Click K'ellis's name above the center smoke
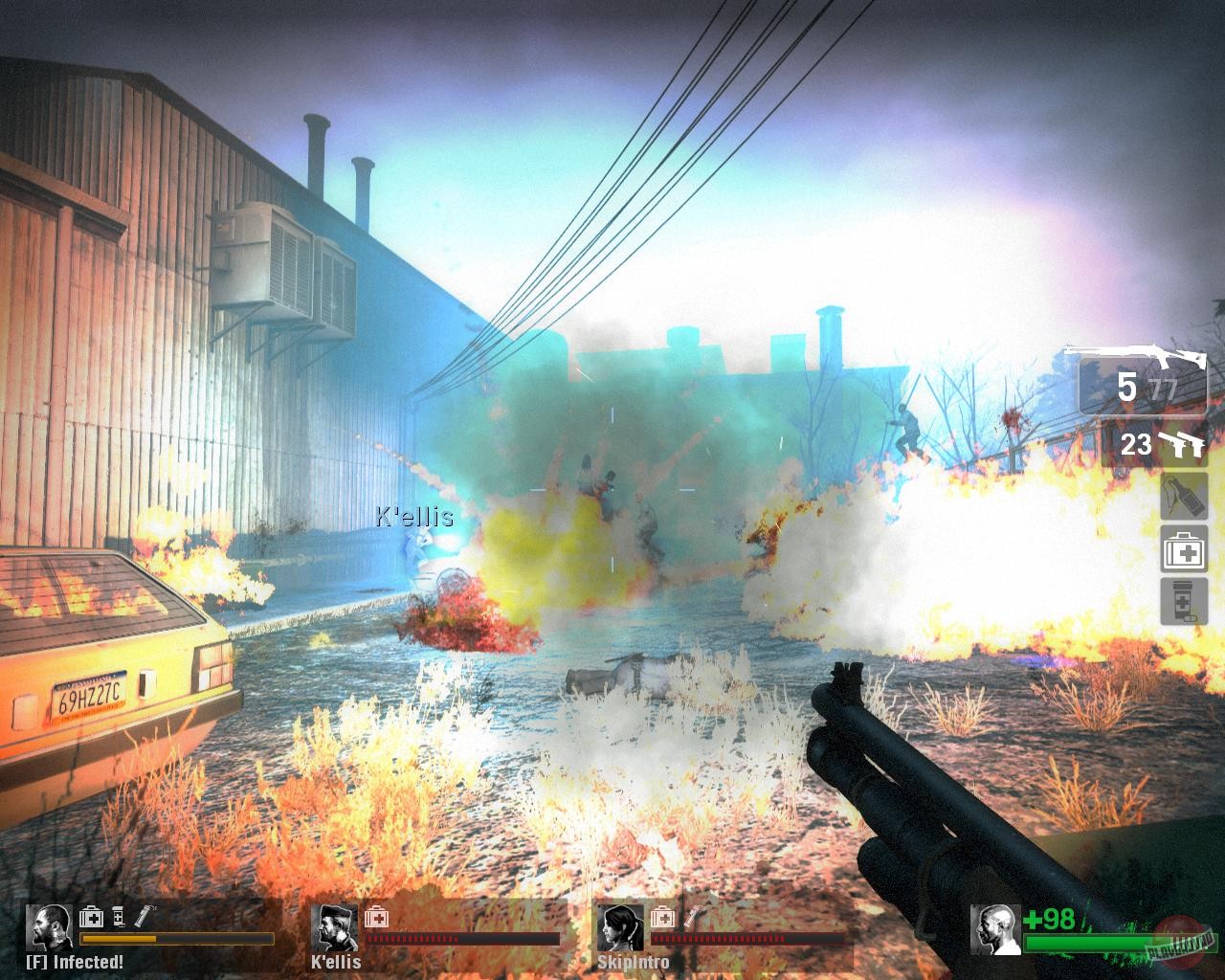This screenshot has width=1225, height=980. 413,517
